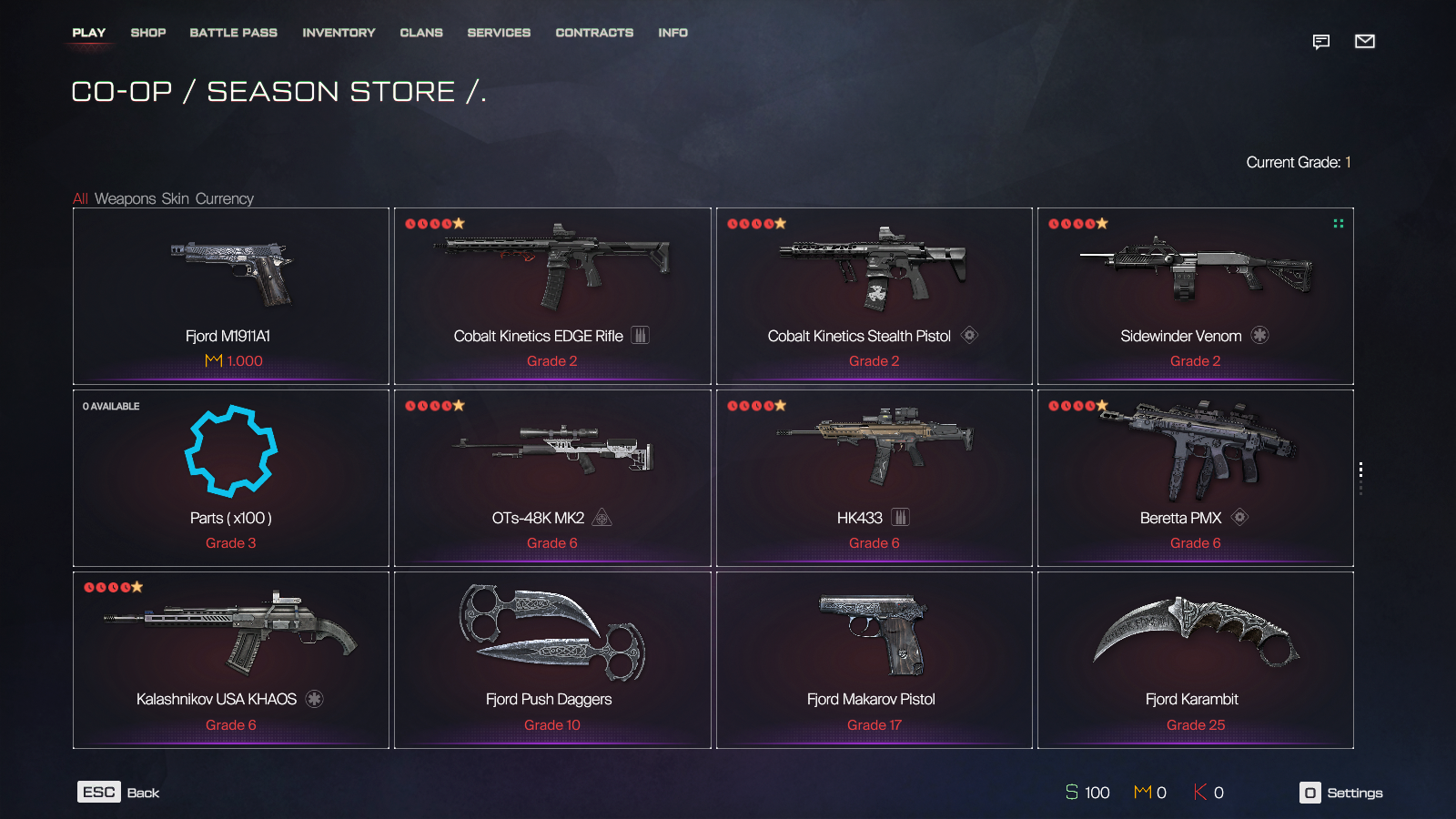This screenshot has height=819, width=1456.
Task: Select the Parts x100 bundle
Action: coord(231,478)
